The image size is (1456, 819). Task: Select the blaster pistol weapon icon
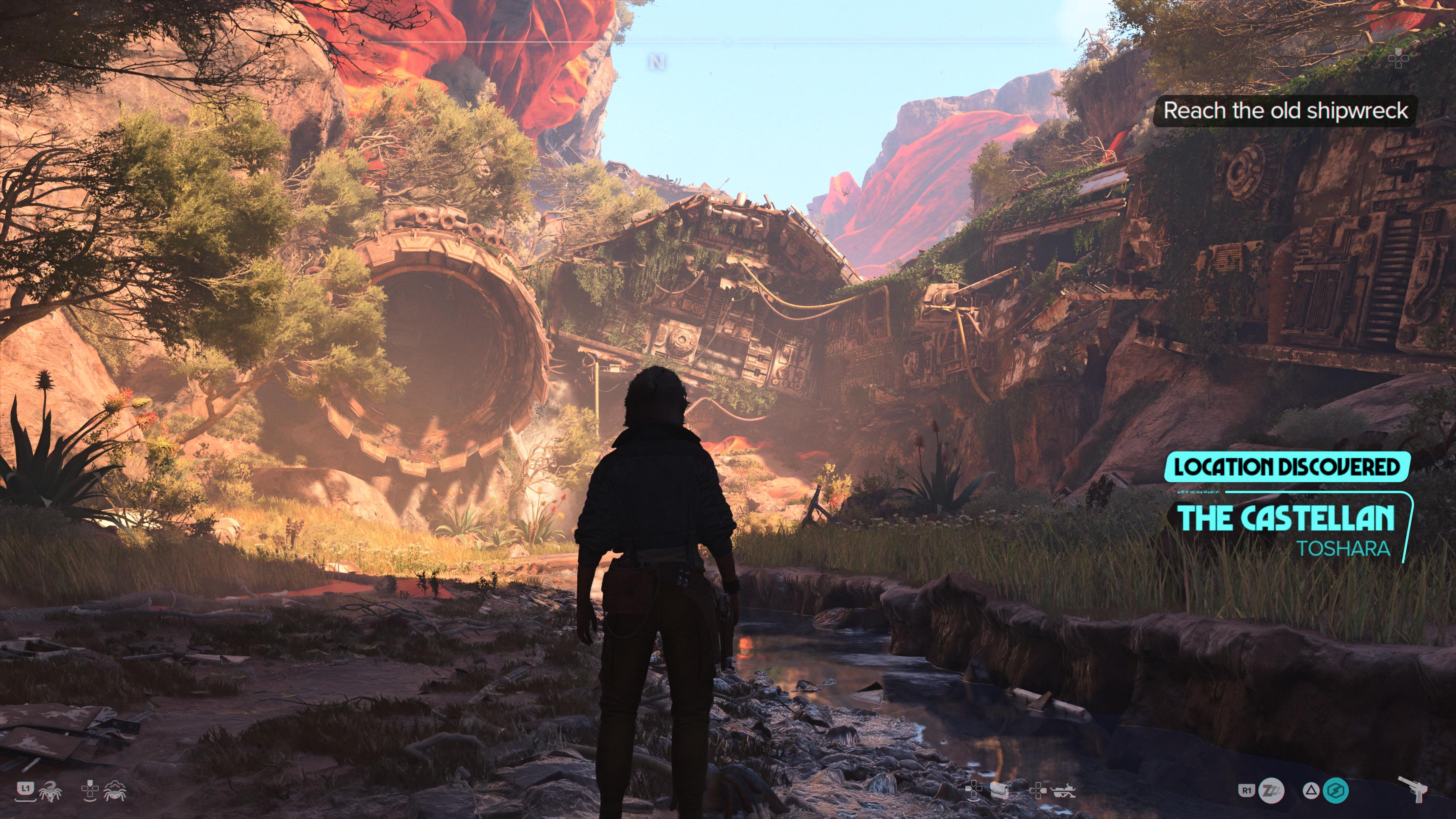pos(1414,789)
